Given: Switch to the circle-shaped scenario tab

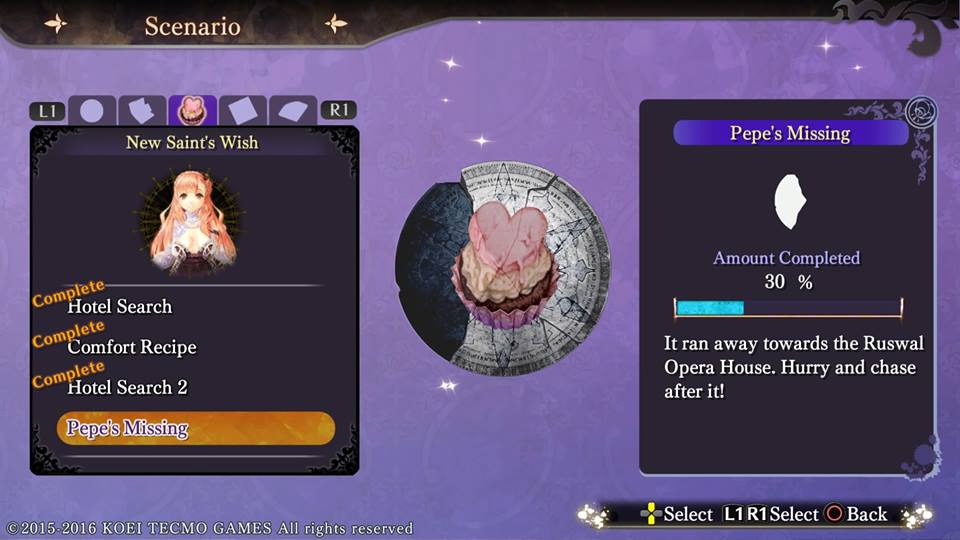Looking at the screenshot, I should (92, 110).
